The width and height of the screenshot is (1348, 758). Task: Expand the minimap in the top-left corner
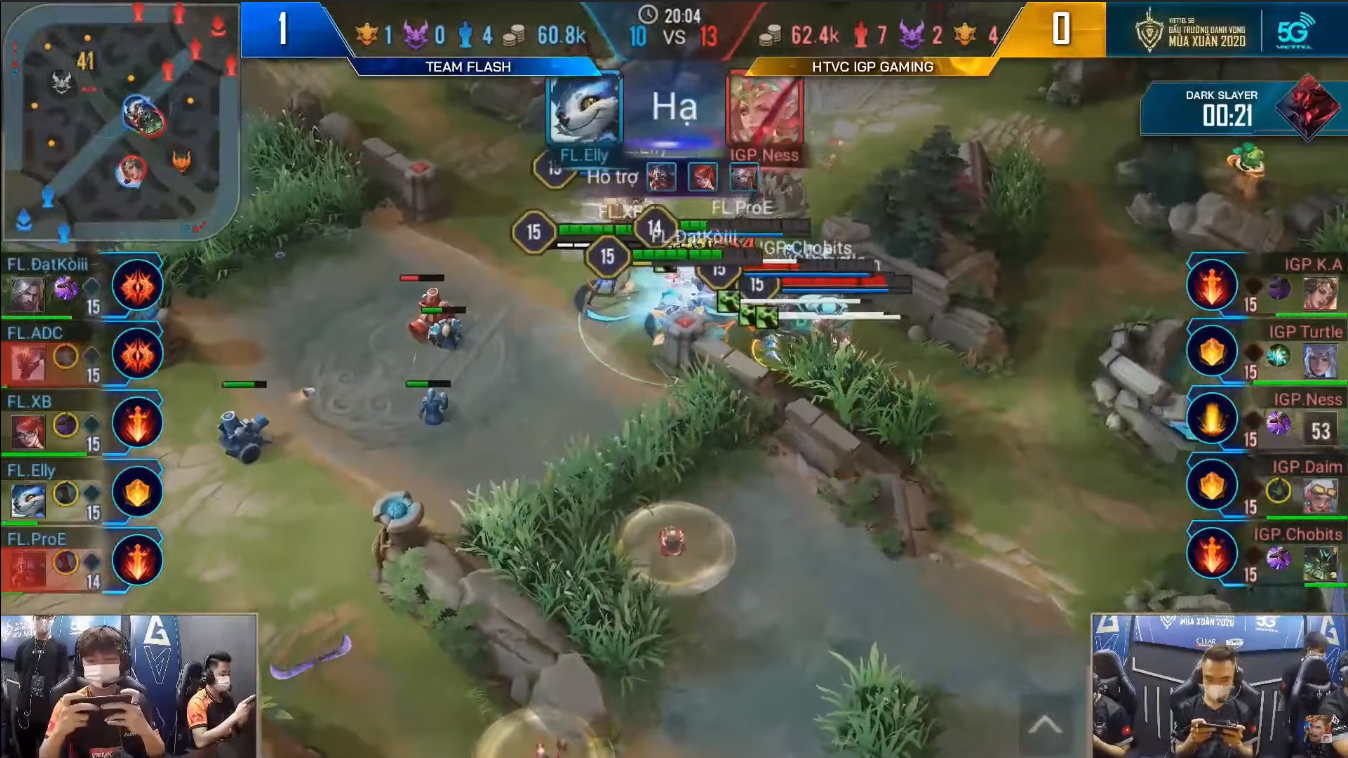coord(120,120)
